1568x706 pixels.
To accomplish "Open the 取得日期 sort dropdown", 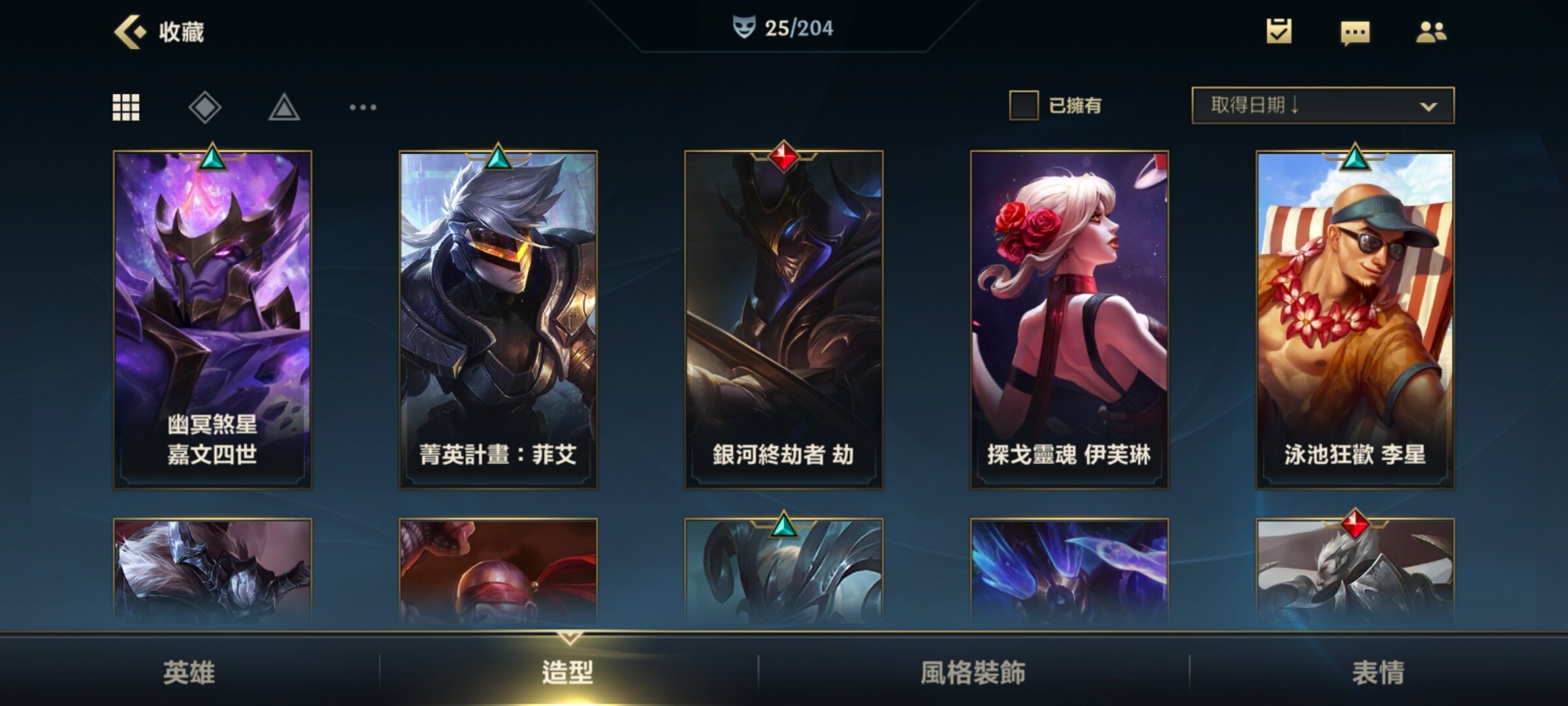I will coord(1322,105).
